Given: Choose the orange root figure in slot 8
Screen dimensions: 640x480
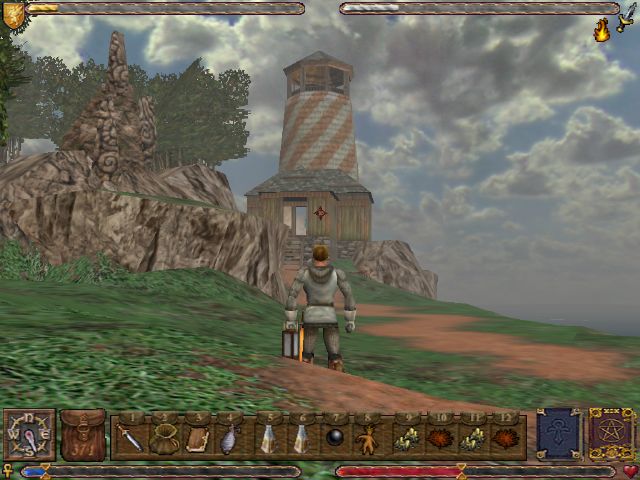Looking at the screenshot, I should [368, 438].
